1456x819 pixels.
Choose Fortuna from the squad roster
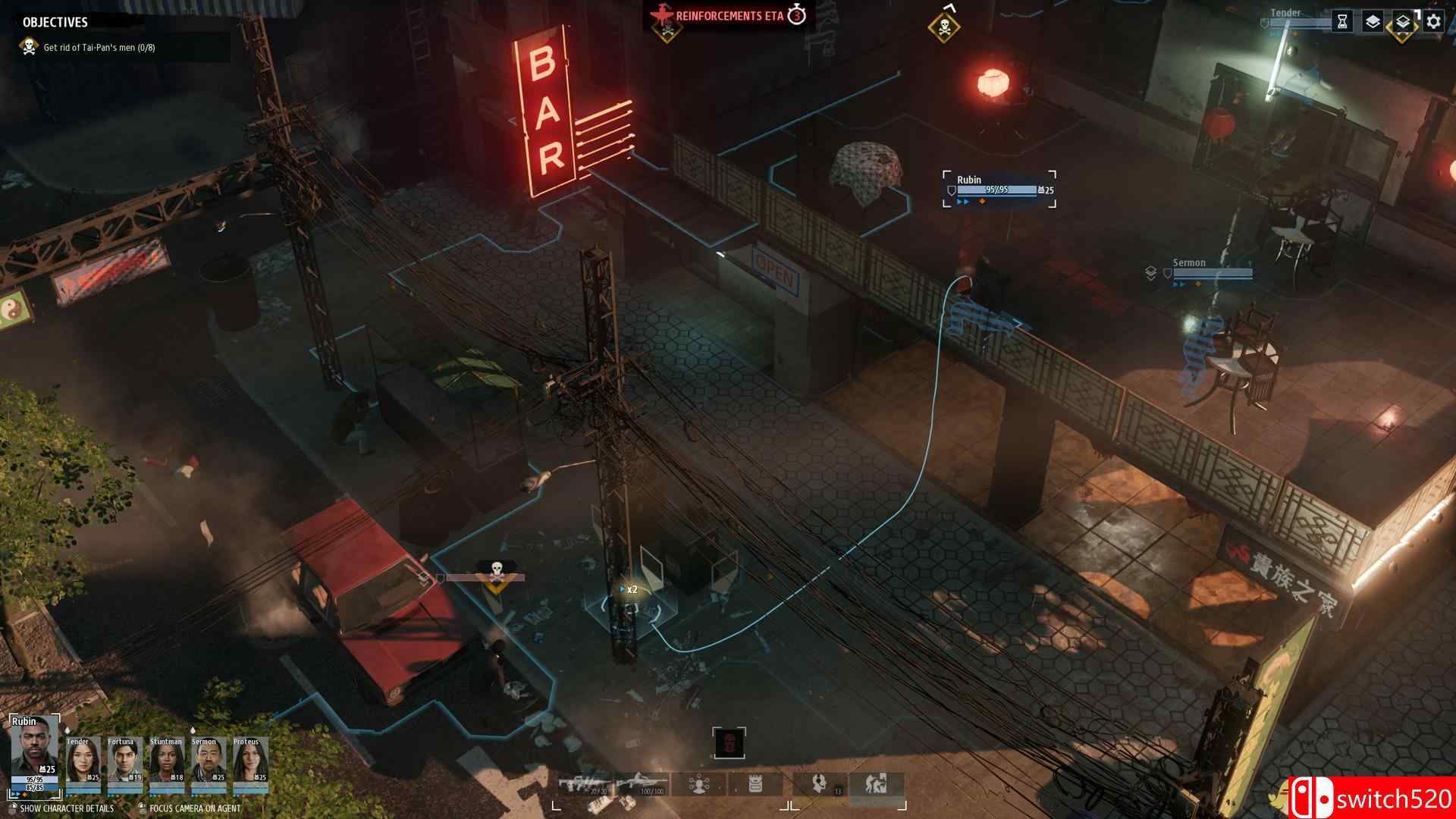pyautogui.click(x=124, y=764)
